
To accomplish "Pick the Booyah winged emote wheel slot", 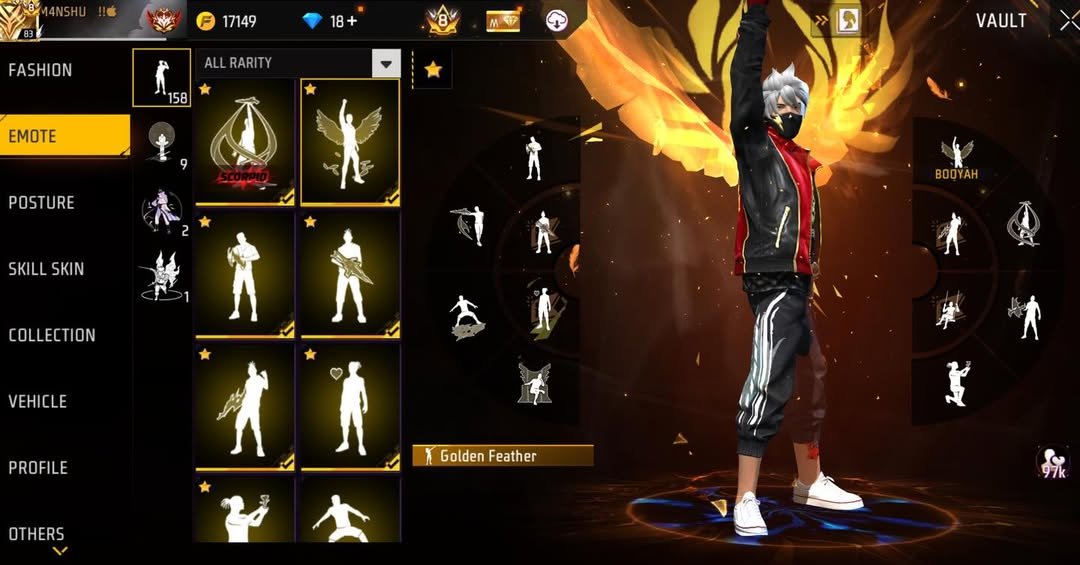I will tap(957, 157).
